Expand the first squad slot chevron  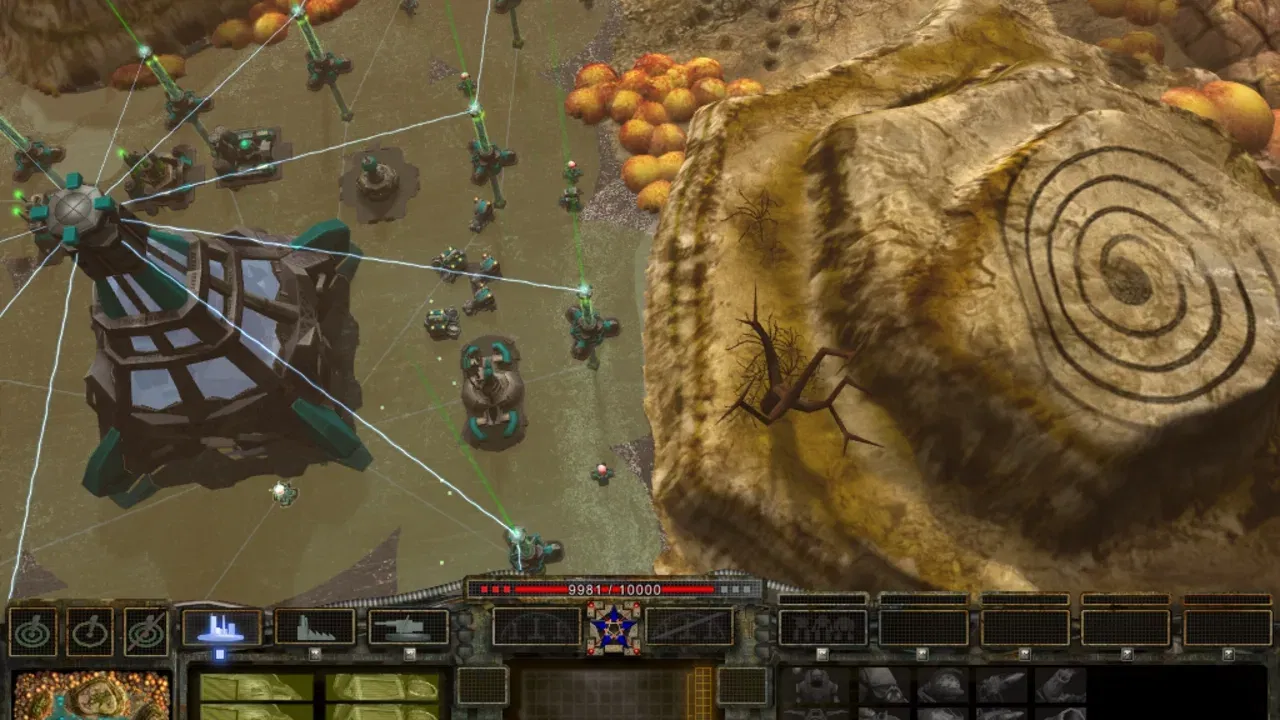tap(822, 654)
